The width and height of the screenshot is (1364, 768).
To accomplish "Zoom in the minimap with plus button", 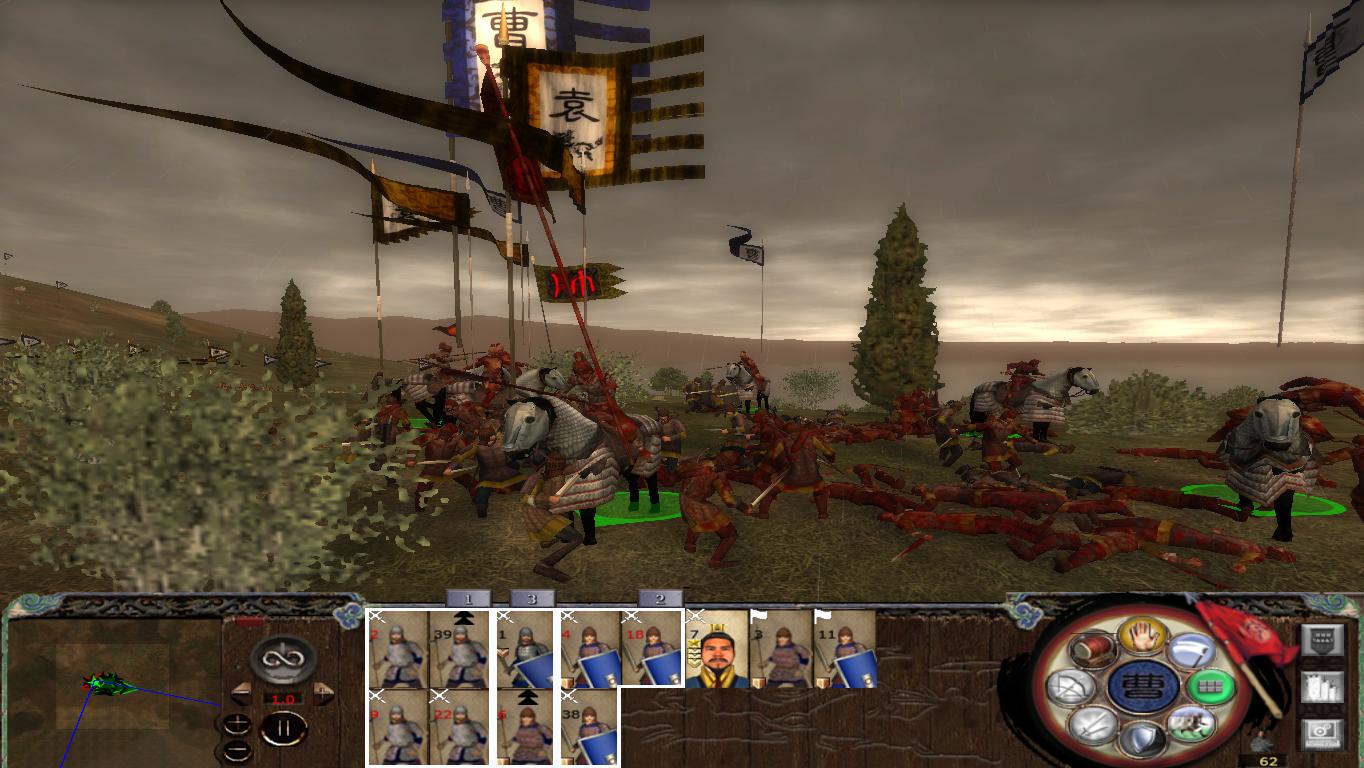I will coord(237,722).
